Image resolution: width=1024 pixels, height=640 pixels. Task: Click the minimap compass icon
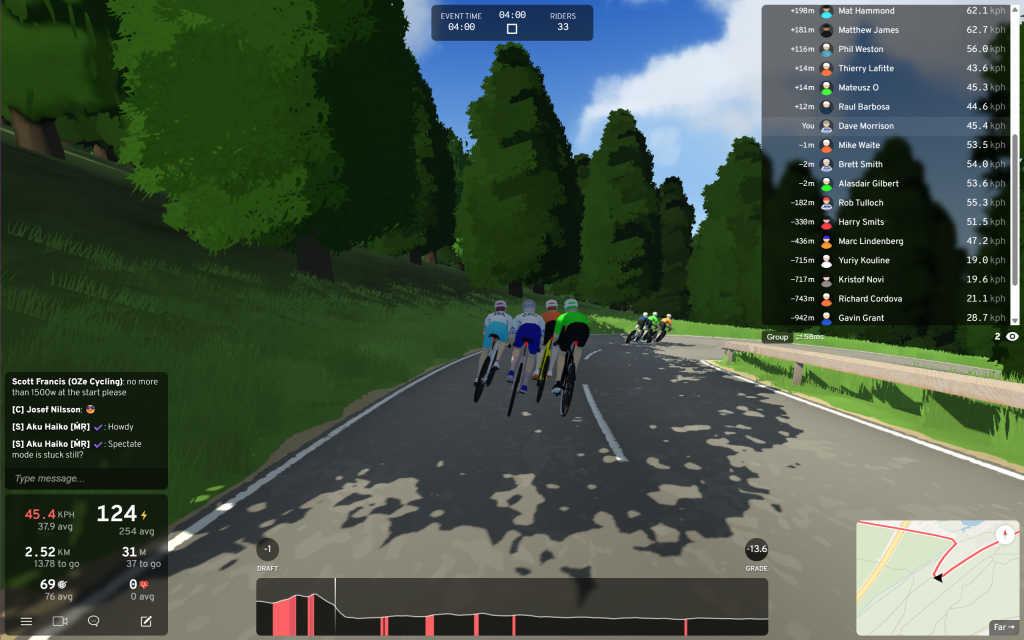point(1003,534)
